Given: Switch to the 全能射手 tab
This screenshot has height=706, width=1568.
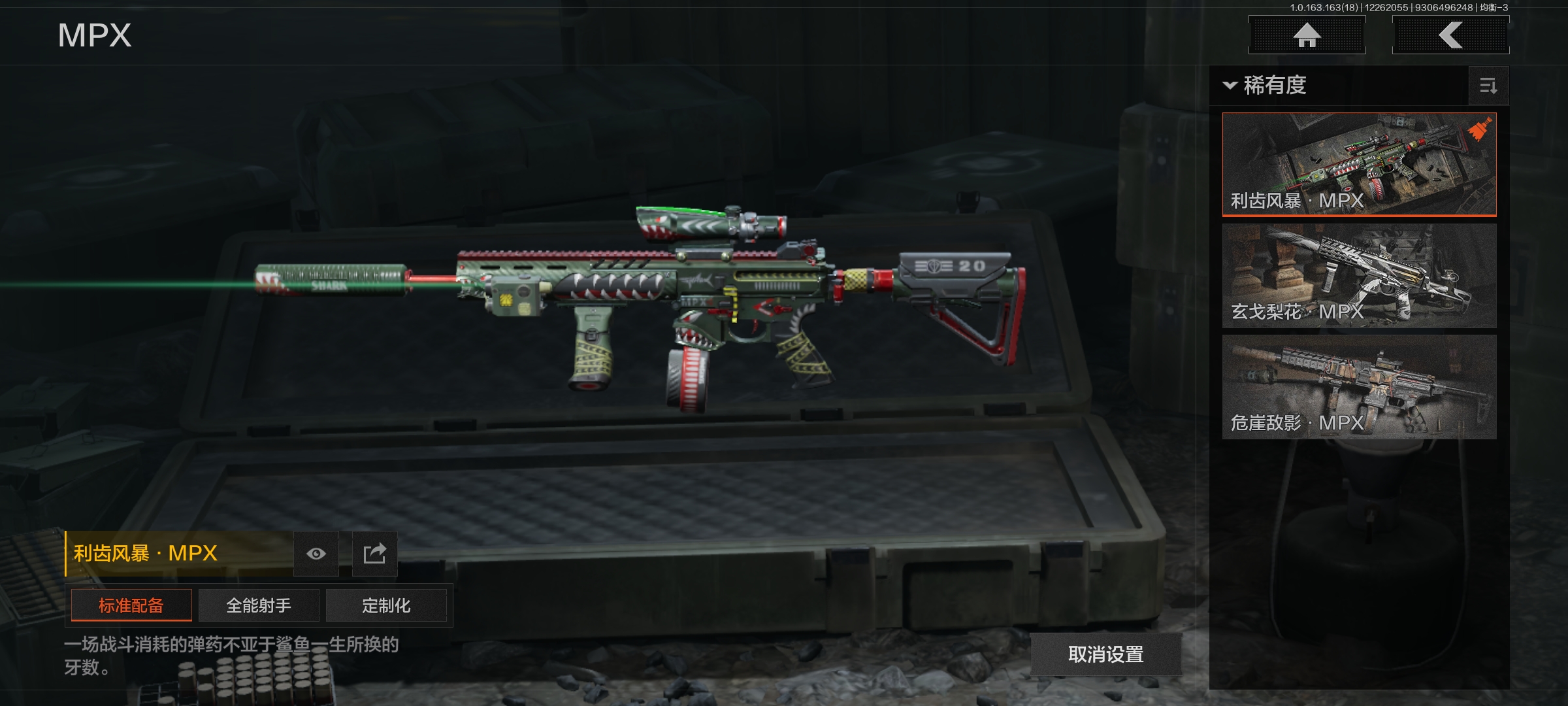Looking at the screenshot, I should [259, 605].
